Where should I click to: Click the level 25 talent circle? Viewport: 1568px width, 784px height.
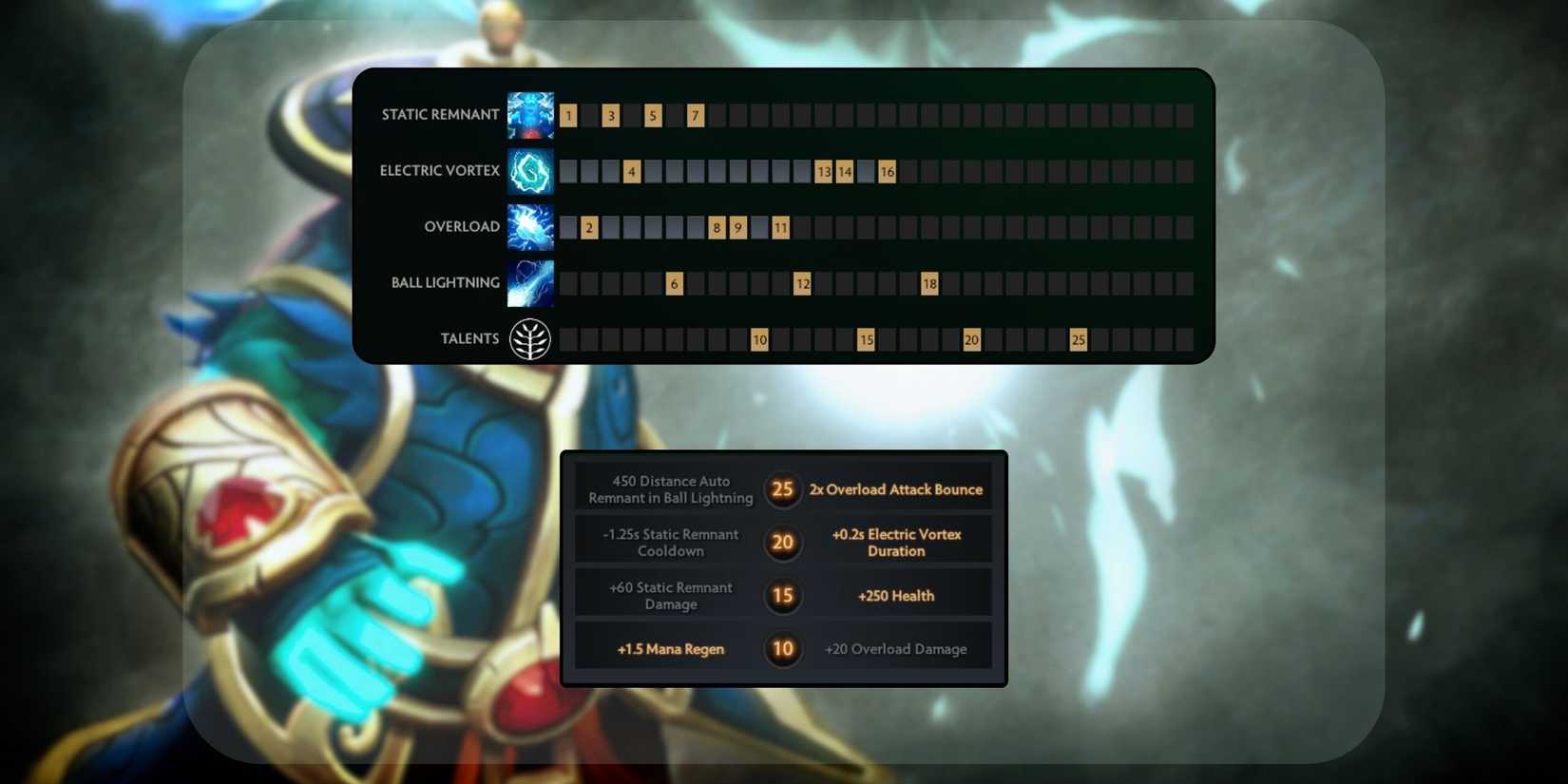(782, 489)
